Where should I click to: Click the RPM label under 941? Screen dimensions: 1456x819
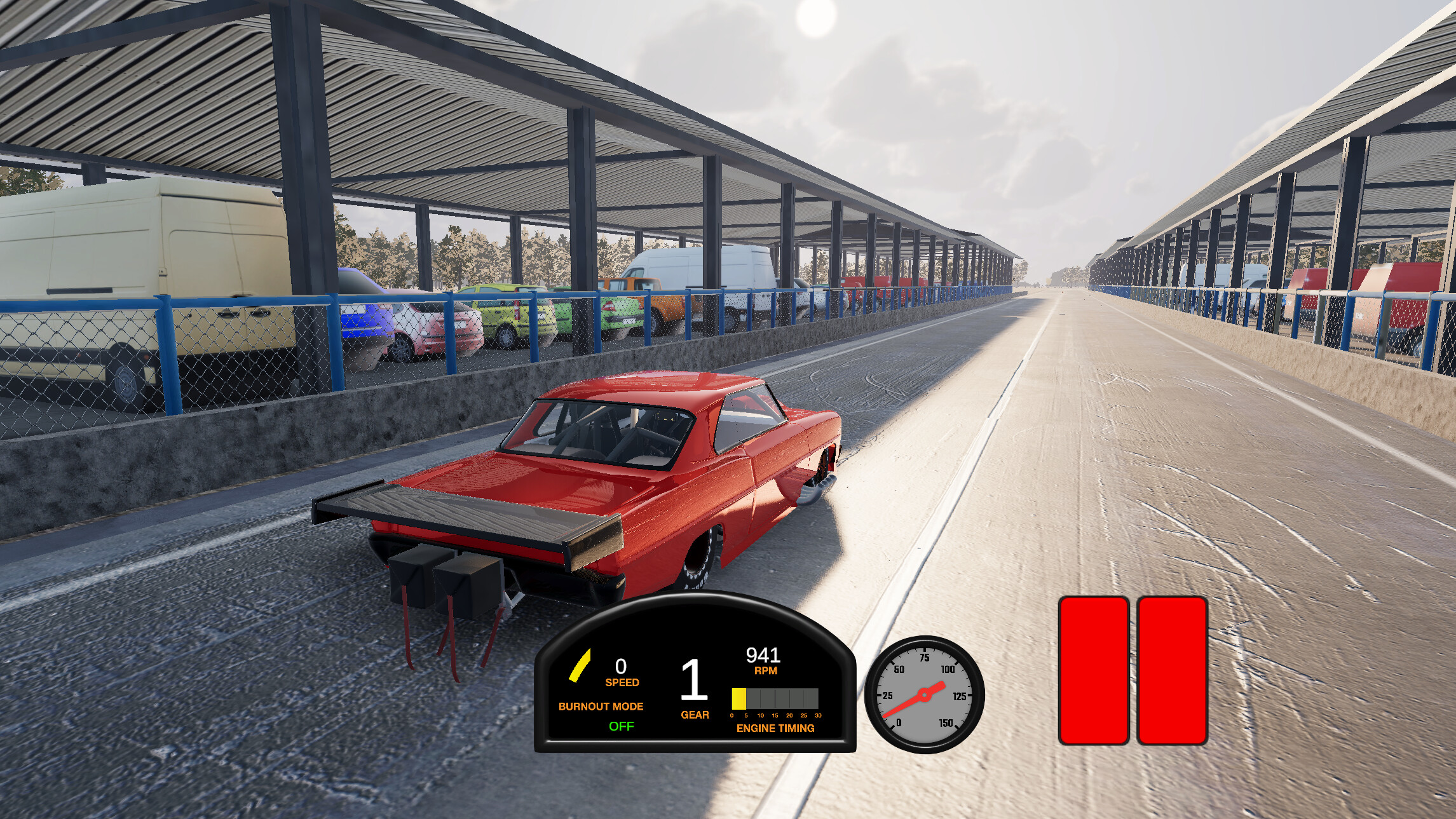pyautogui.click(x=766, y=670)
